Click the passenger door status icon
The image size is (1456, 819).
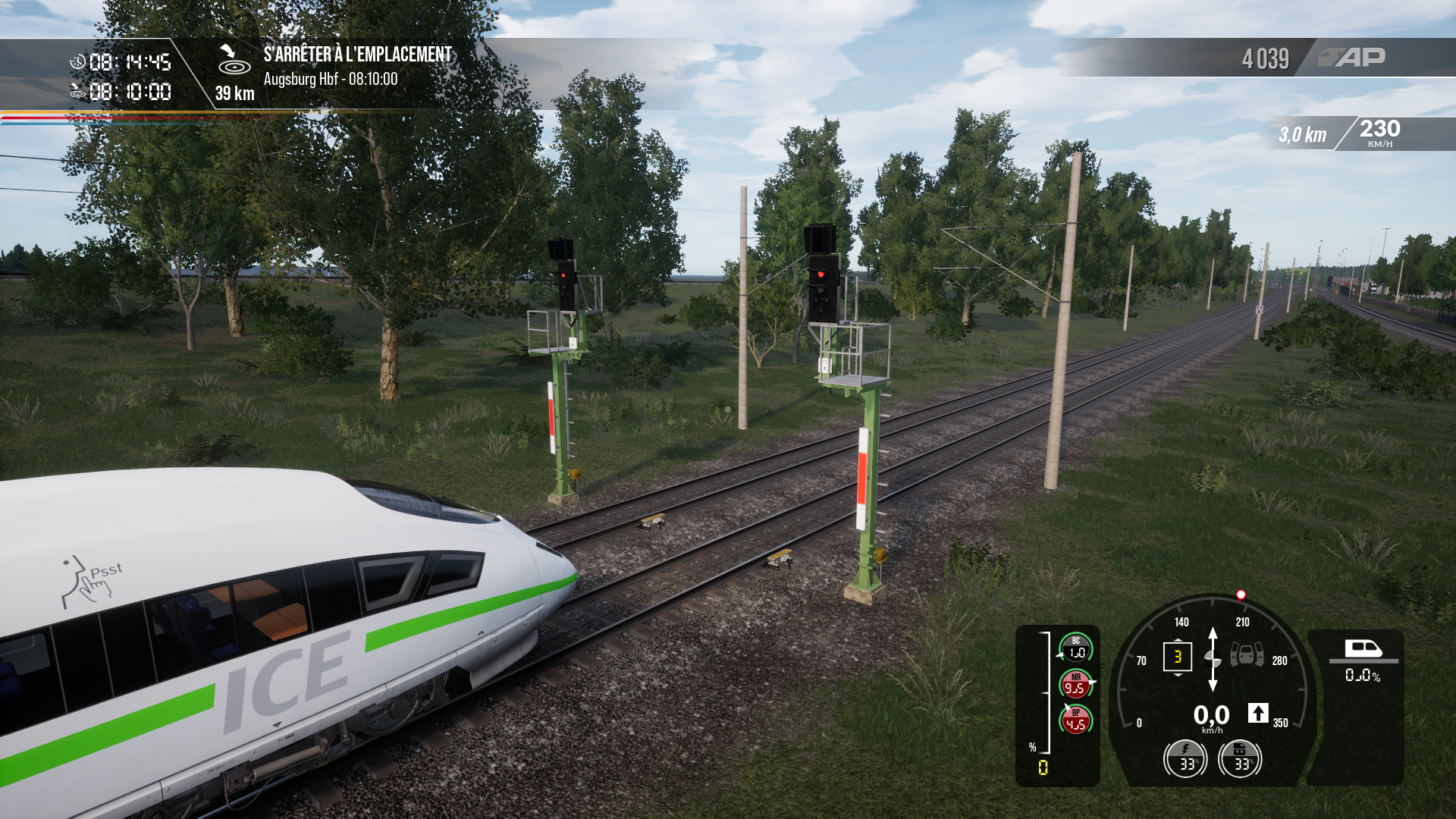[1246, 654]
